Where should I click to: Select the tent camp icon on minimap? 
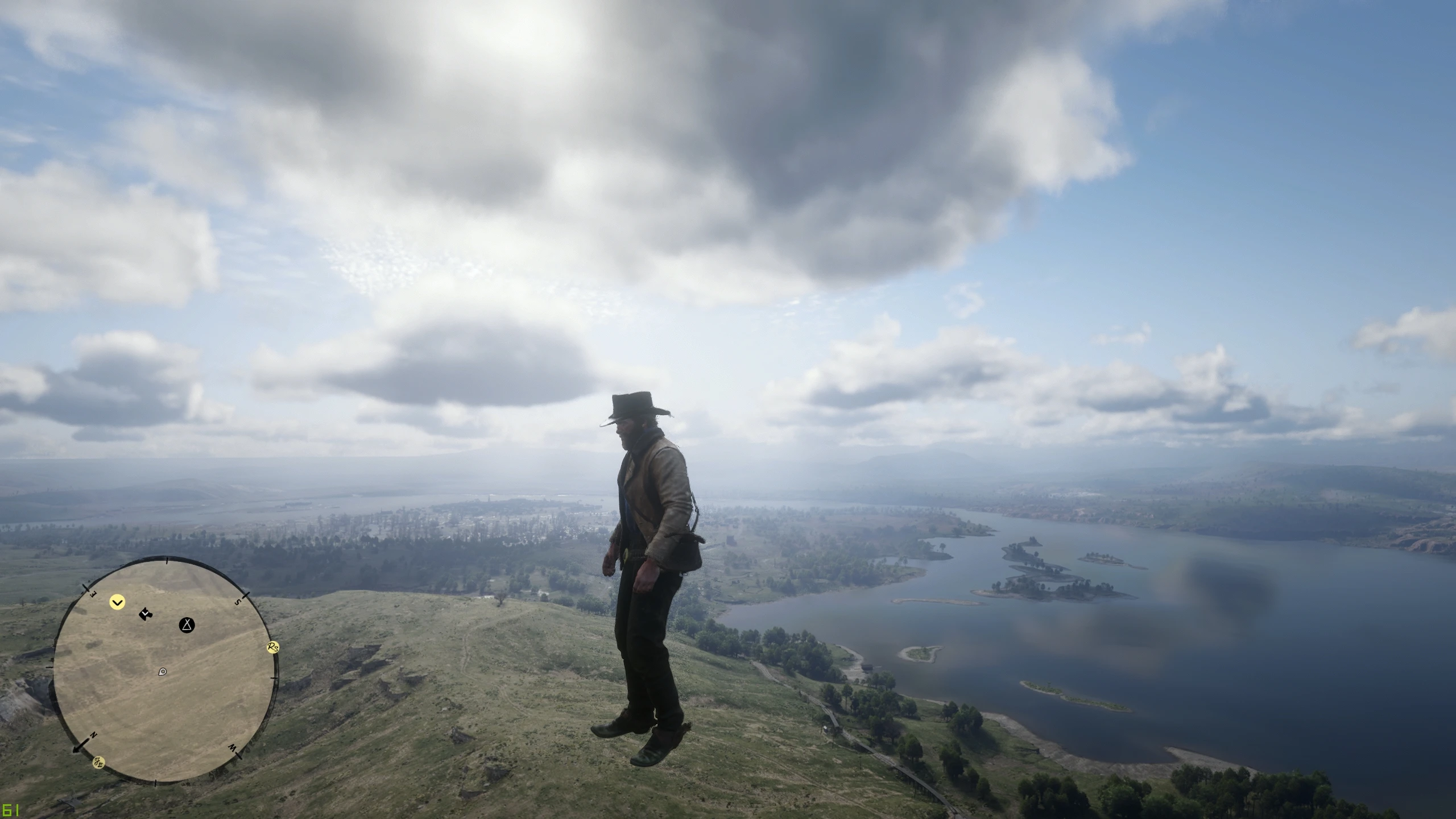click(x=187, y=626)
